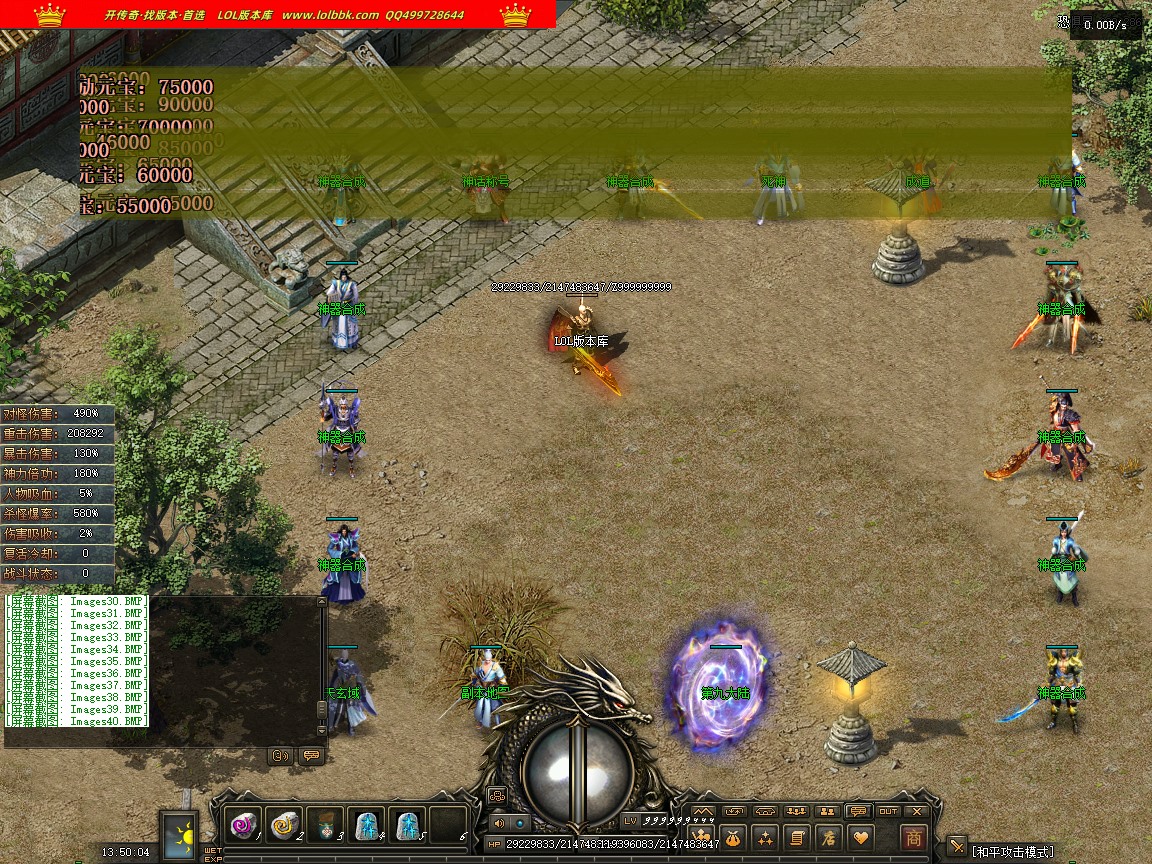1152x864 pixels.
Task: Toggle the crossed-sword attack mode button
Action: click(957, 847)
